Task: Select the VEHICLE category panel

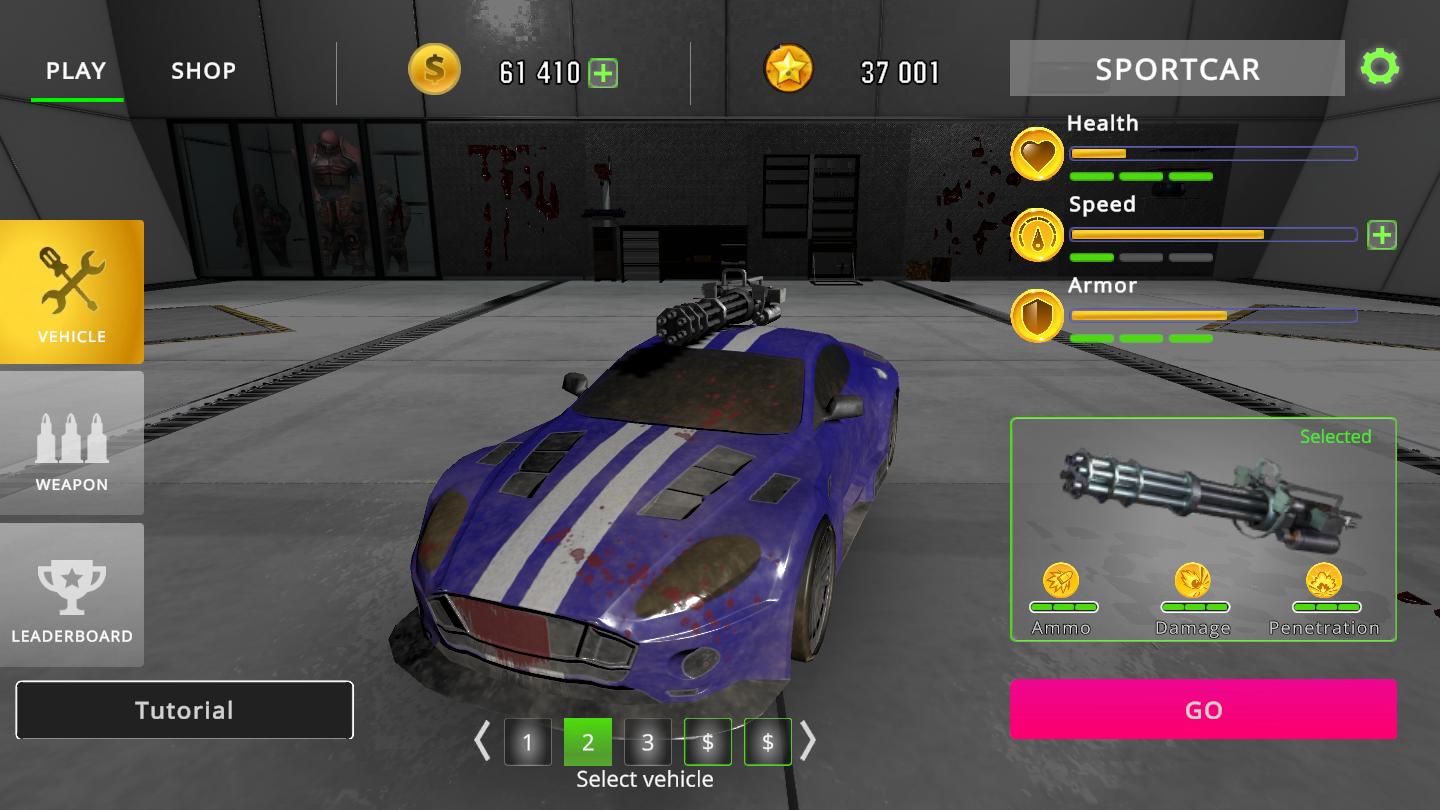Action: (72, 292)
